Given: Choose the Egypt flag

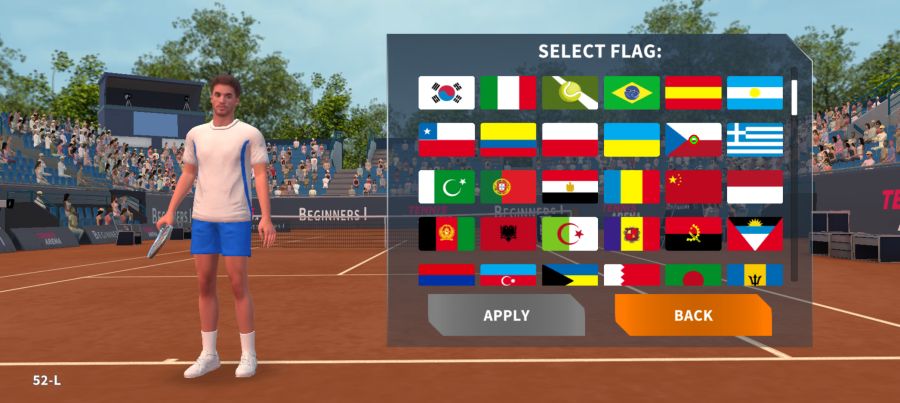Looking at the screenshot, I should click(x=570, y=187).
